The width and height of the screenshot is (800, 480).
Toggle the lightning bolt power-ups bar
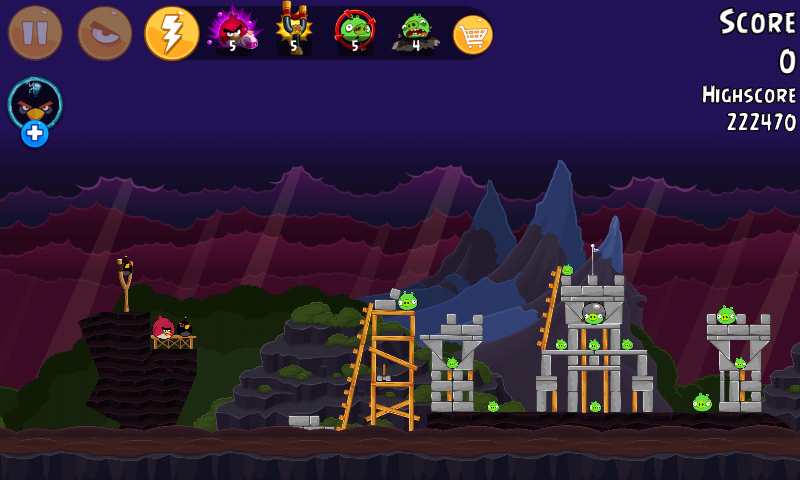(172, 33)
